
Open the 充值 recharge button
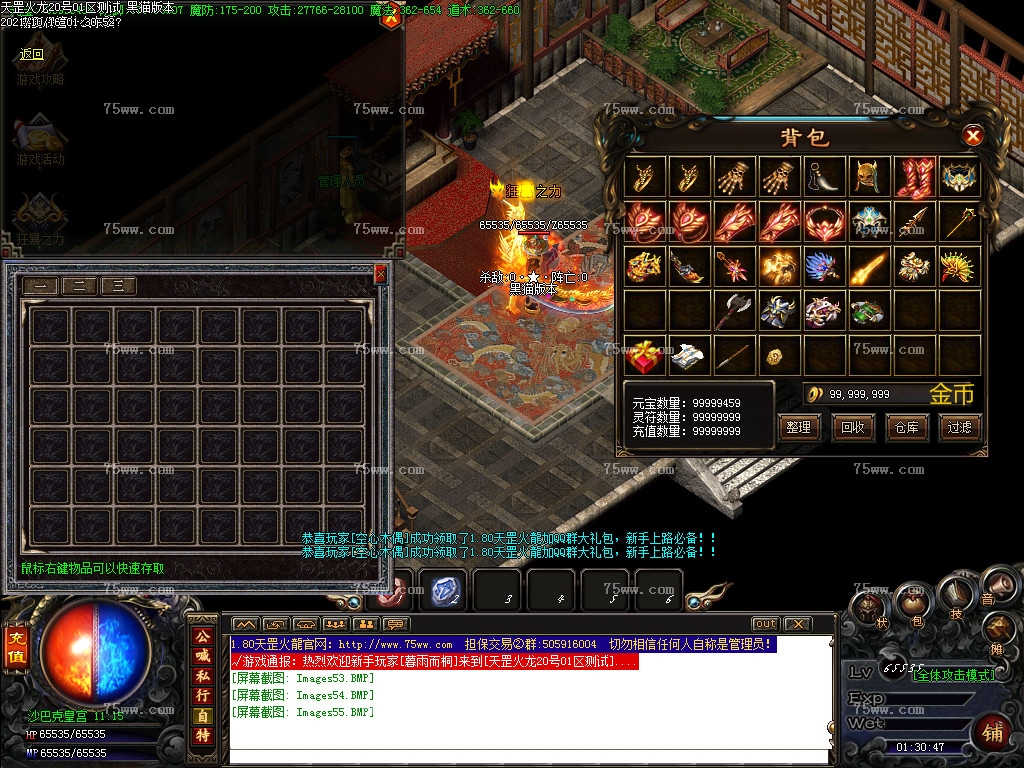pyautogui.click(x=16, y=648)
